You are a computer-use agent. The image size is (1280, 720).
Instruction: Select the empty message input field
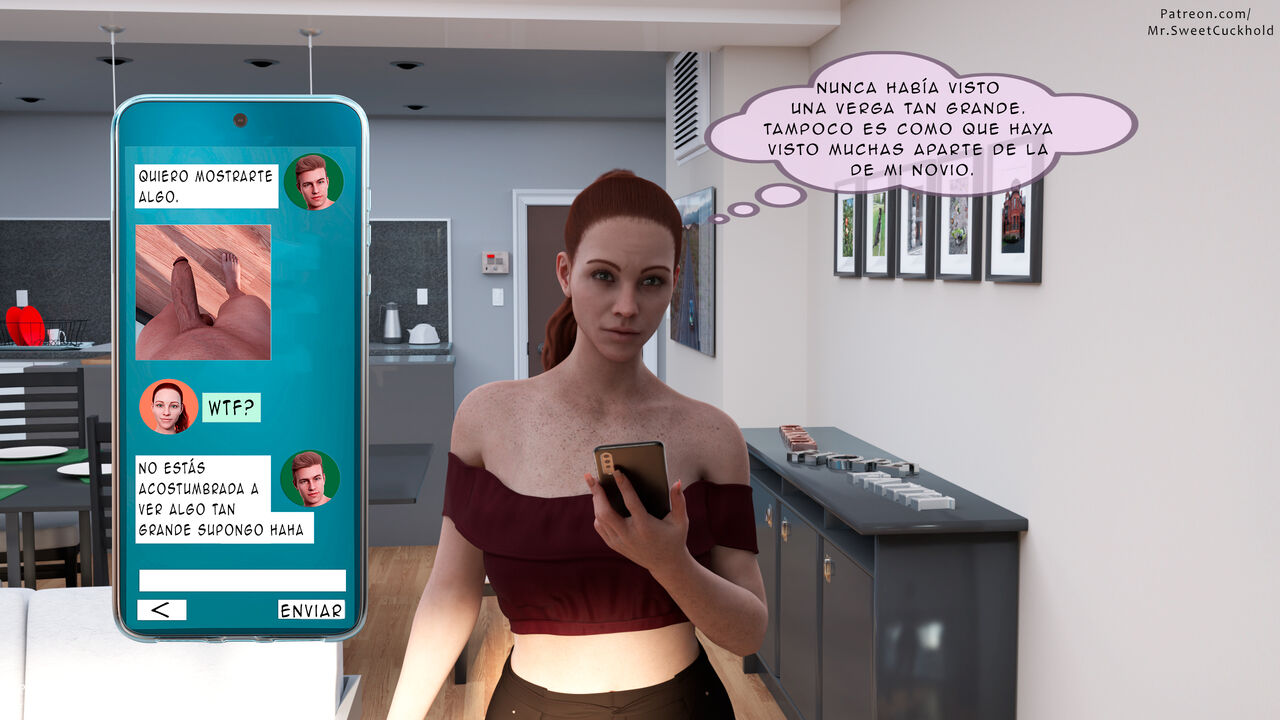coord(242,581)
